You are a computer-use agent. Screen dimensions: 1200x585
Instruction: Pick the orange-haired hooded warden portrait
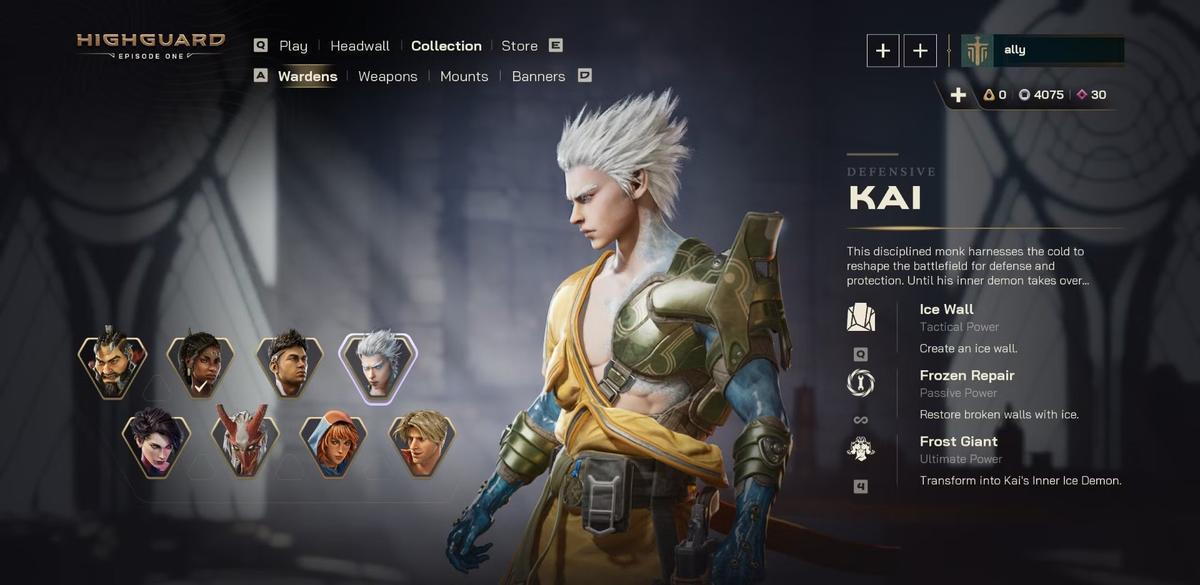[x=333, y=442]
